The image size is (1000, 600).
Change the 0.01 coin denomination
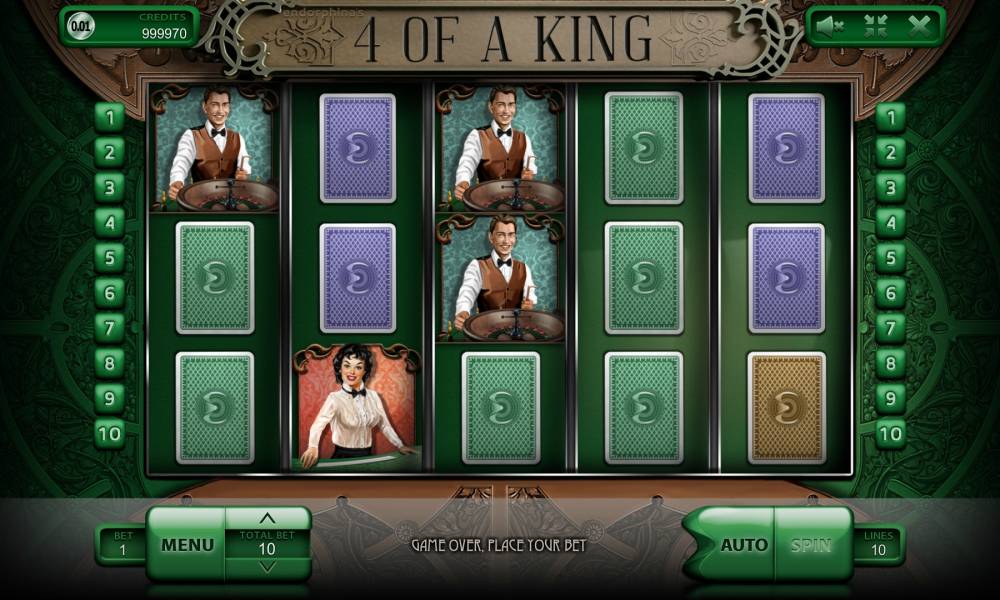coord(81,27)
